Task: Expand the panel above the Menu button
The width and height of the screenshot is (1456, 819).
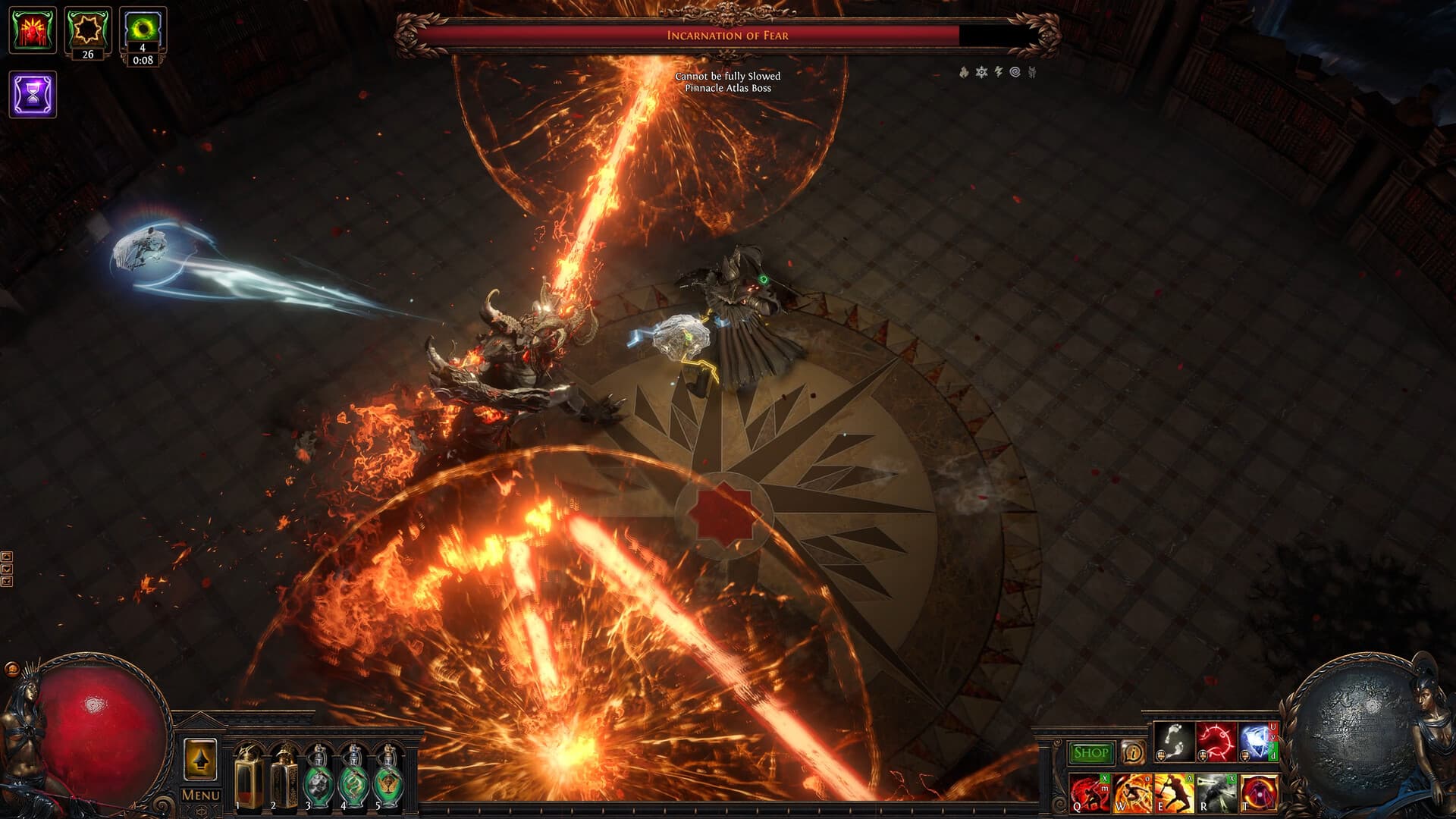Action: click(200, 758)
